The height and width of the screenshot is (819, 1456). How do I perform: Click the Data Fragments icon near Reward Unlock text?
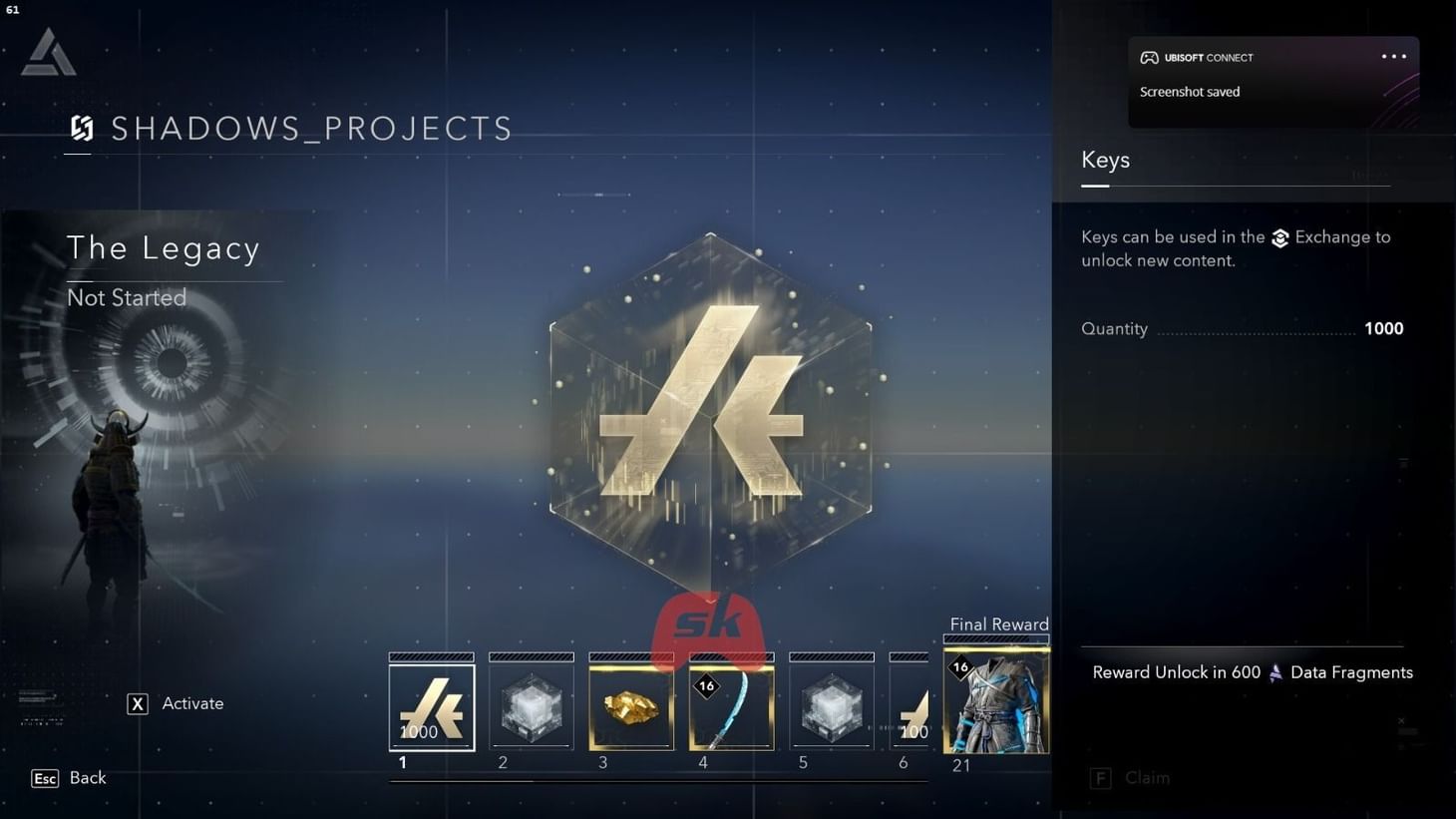tap(1274, 672)
